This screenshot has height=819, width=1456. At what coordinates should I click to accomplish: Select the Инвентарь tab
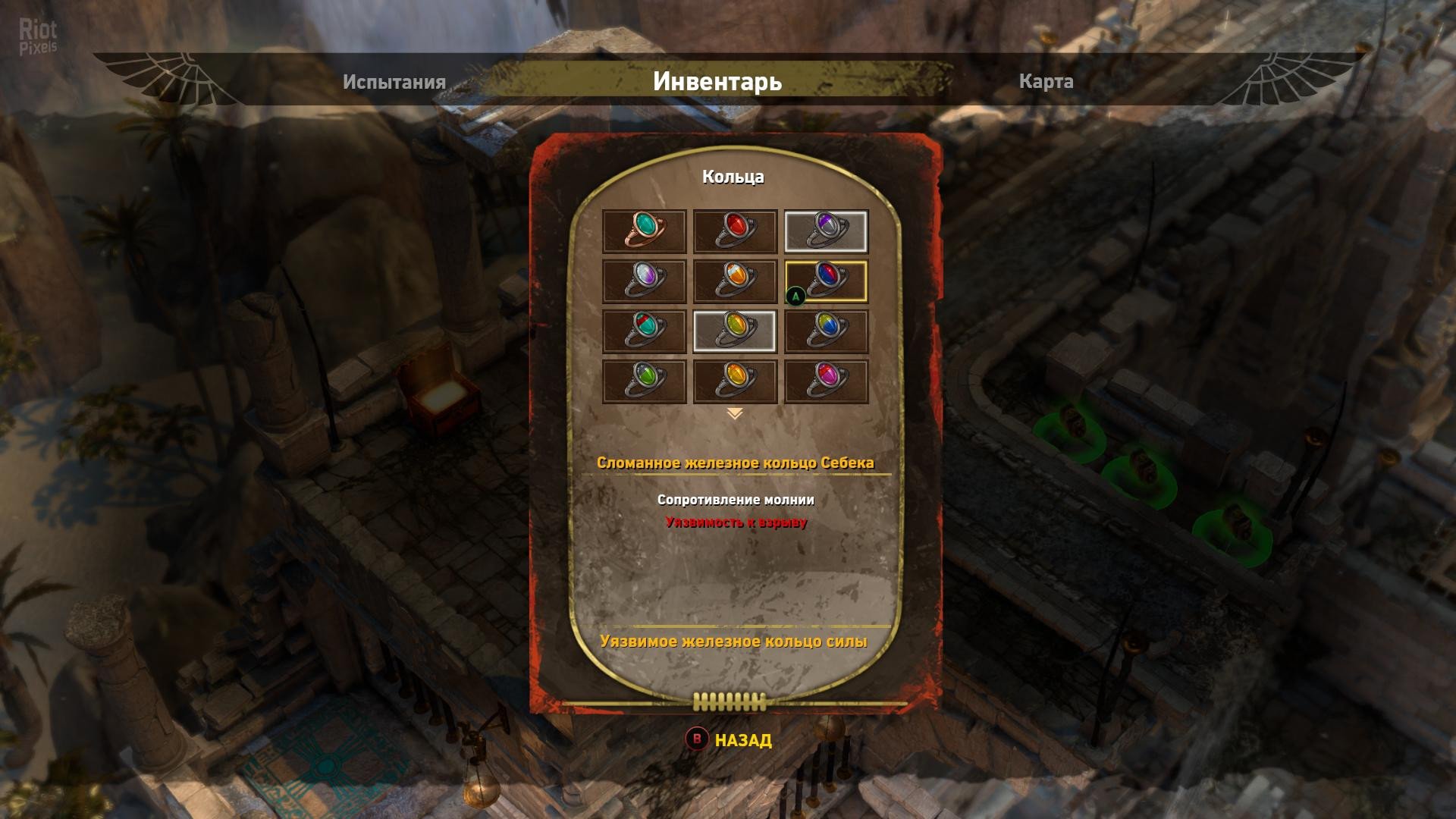717,81
